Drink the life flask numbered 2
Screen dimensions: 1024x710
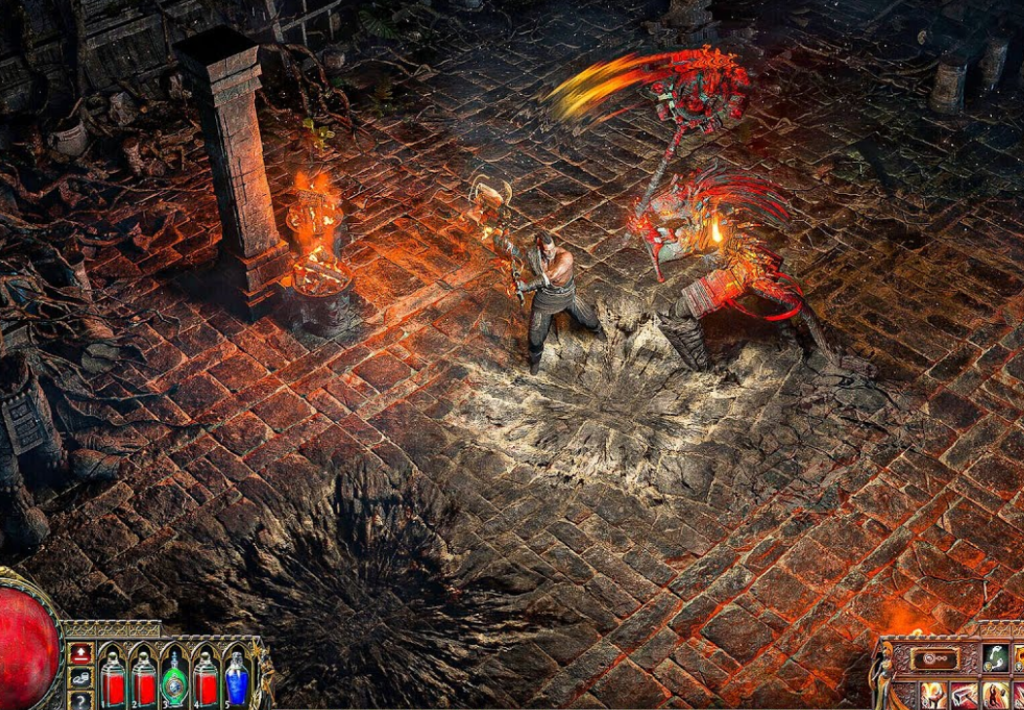(x=144, y=677)
